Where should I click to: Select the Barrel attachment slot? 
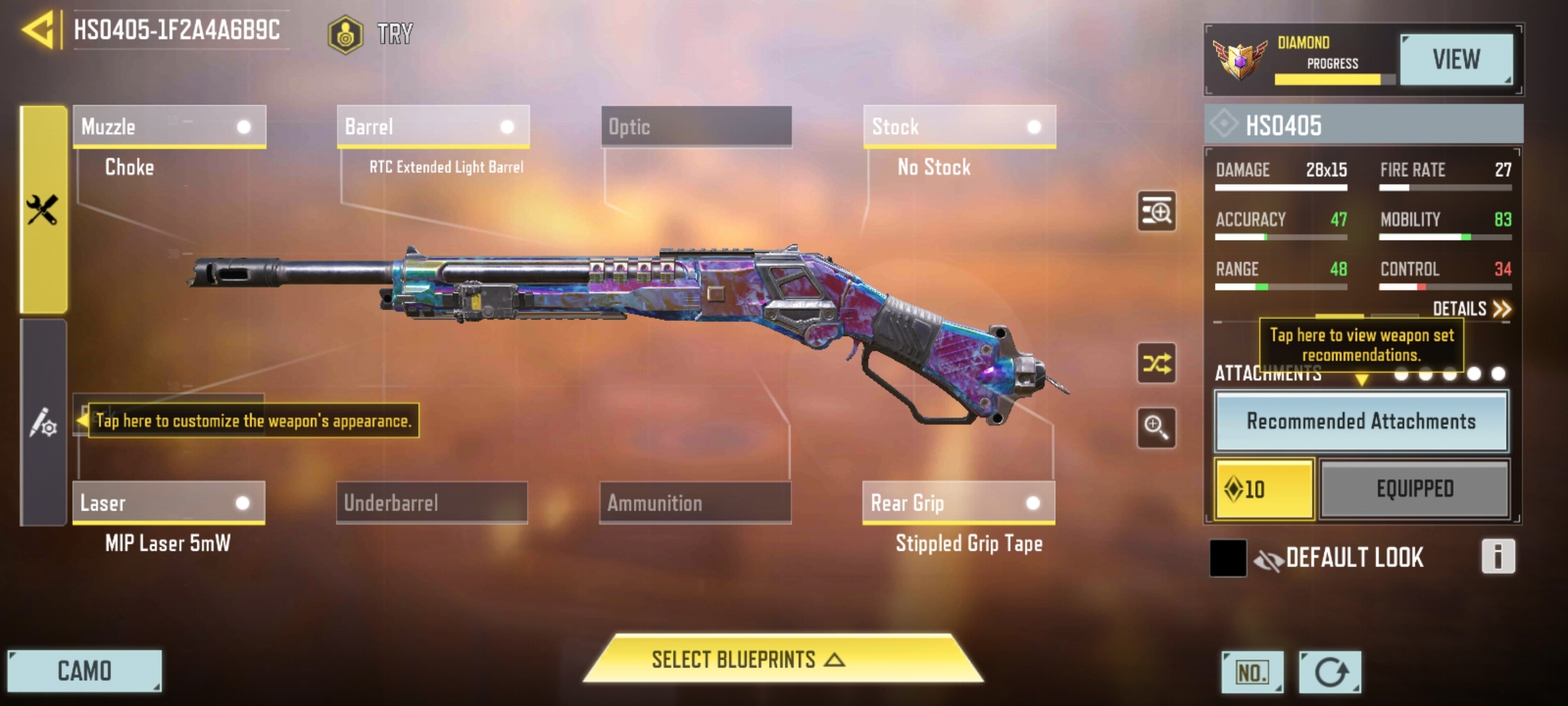pos(433,126)
